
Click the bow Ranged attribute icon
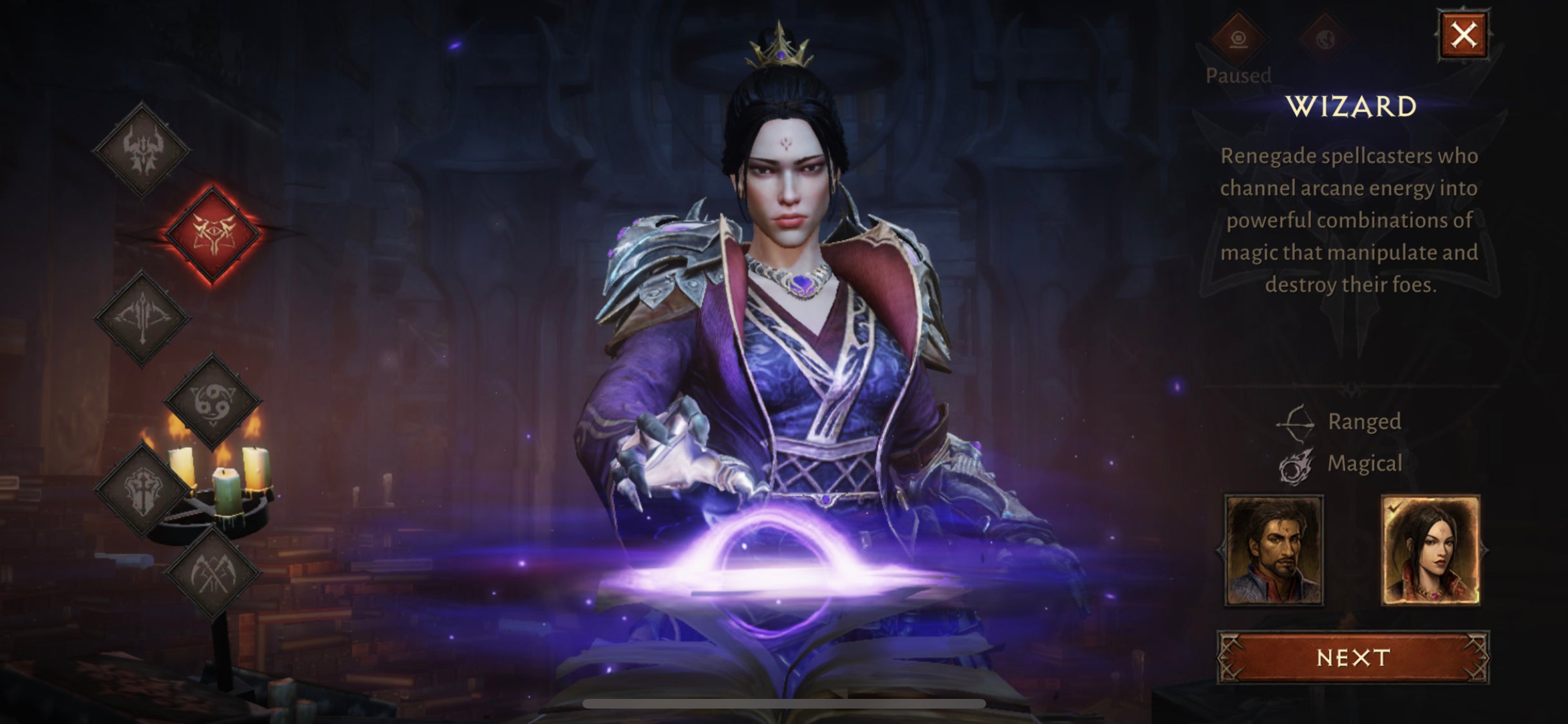coord(1294,423)
